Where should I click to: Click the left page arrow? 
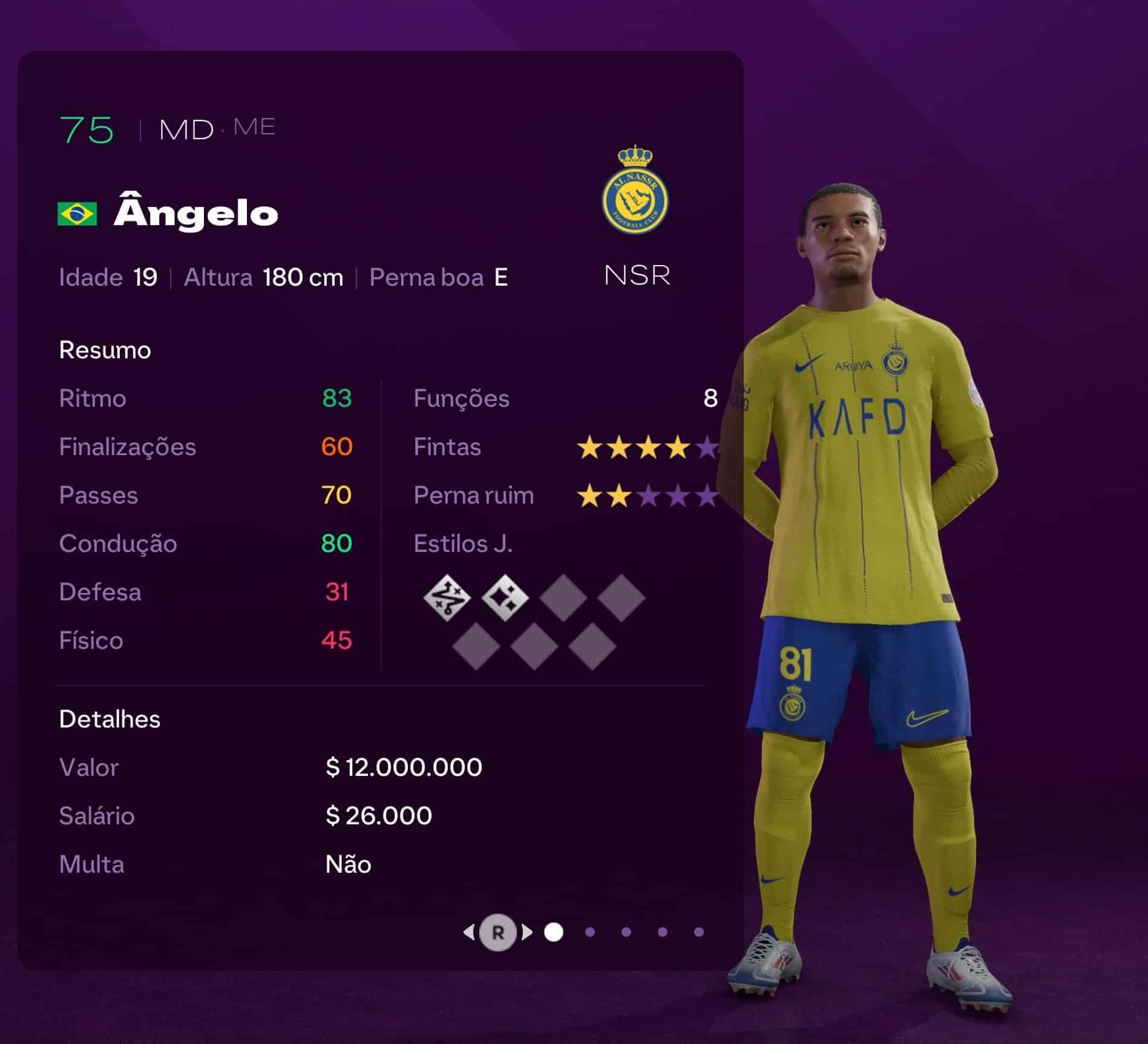(x=469, y=932)
